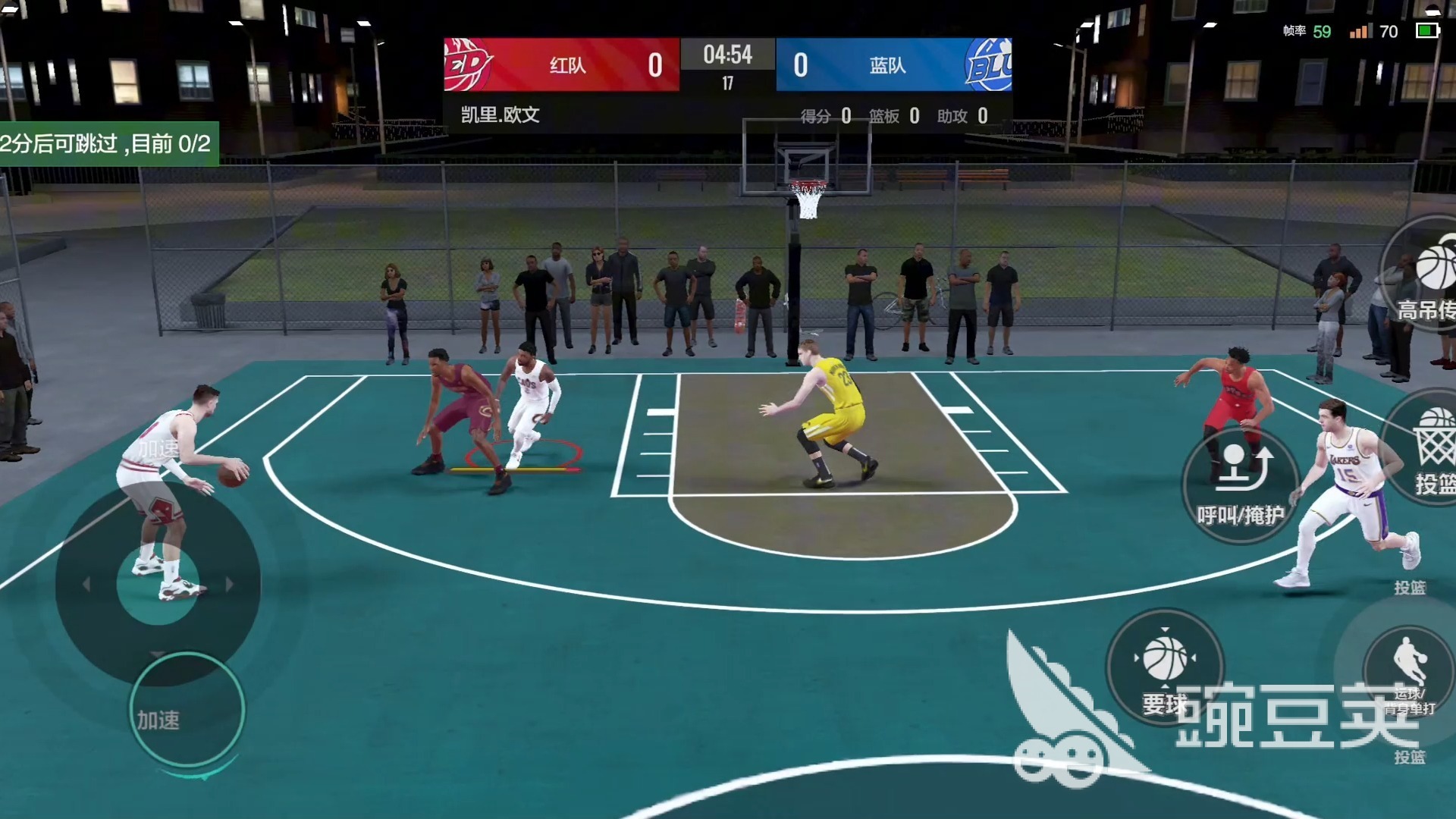Tap the signal strength bars indicator
The image size is (1456, 819).
coord(1361,32)
